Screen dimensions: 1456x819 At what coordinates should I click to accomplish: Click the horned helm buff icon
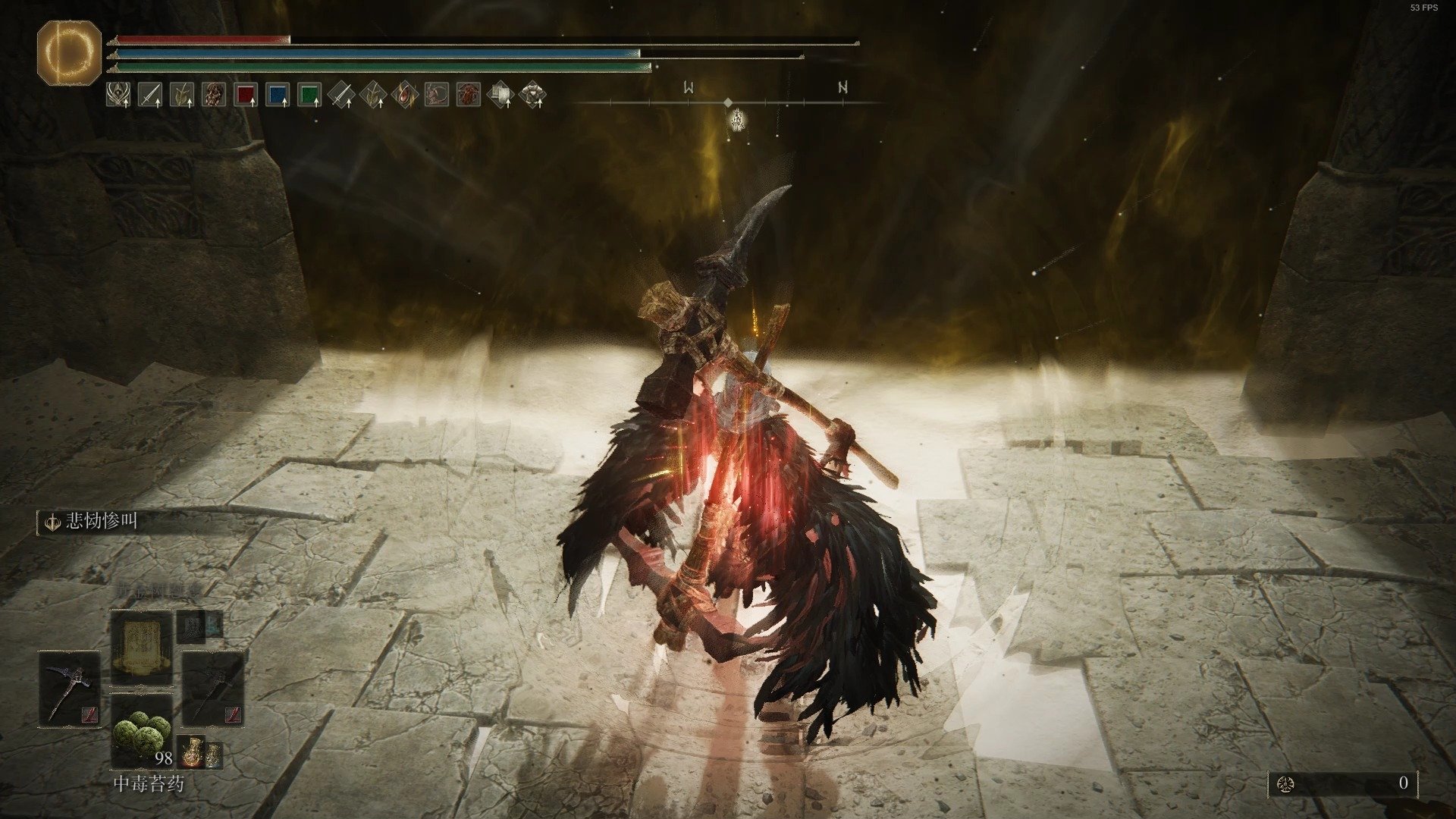(118, 95)
